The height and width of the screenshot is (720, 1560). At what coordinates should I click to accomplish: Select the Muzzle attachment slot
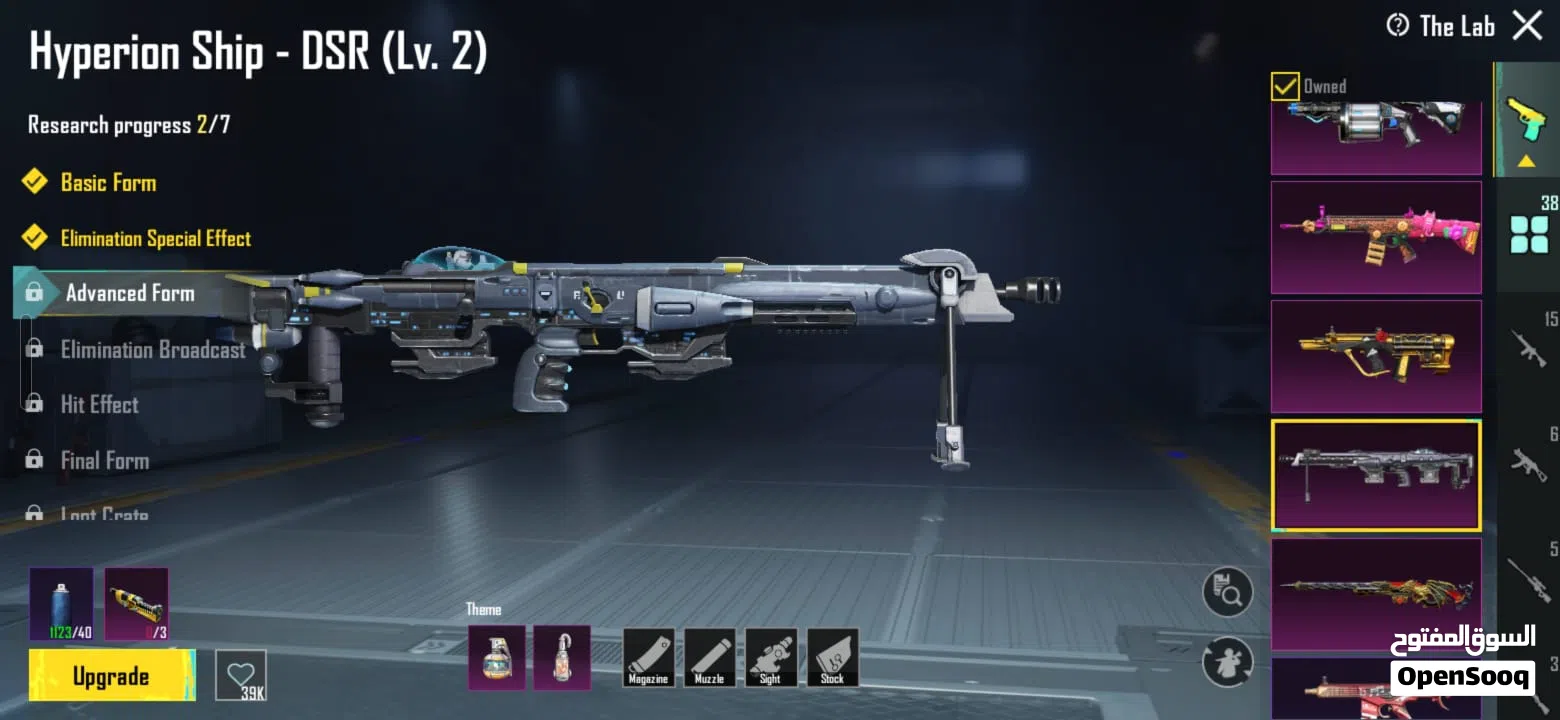pyautogui.click(x=709, y=657)
